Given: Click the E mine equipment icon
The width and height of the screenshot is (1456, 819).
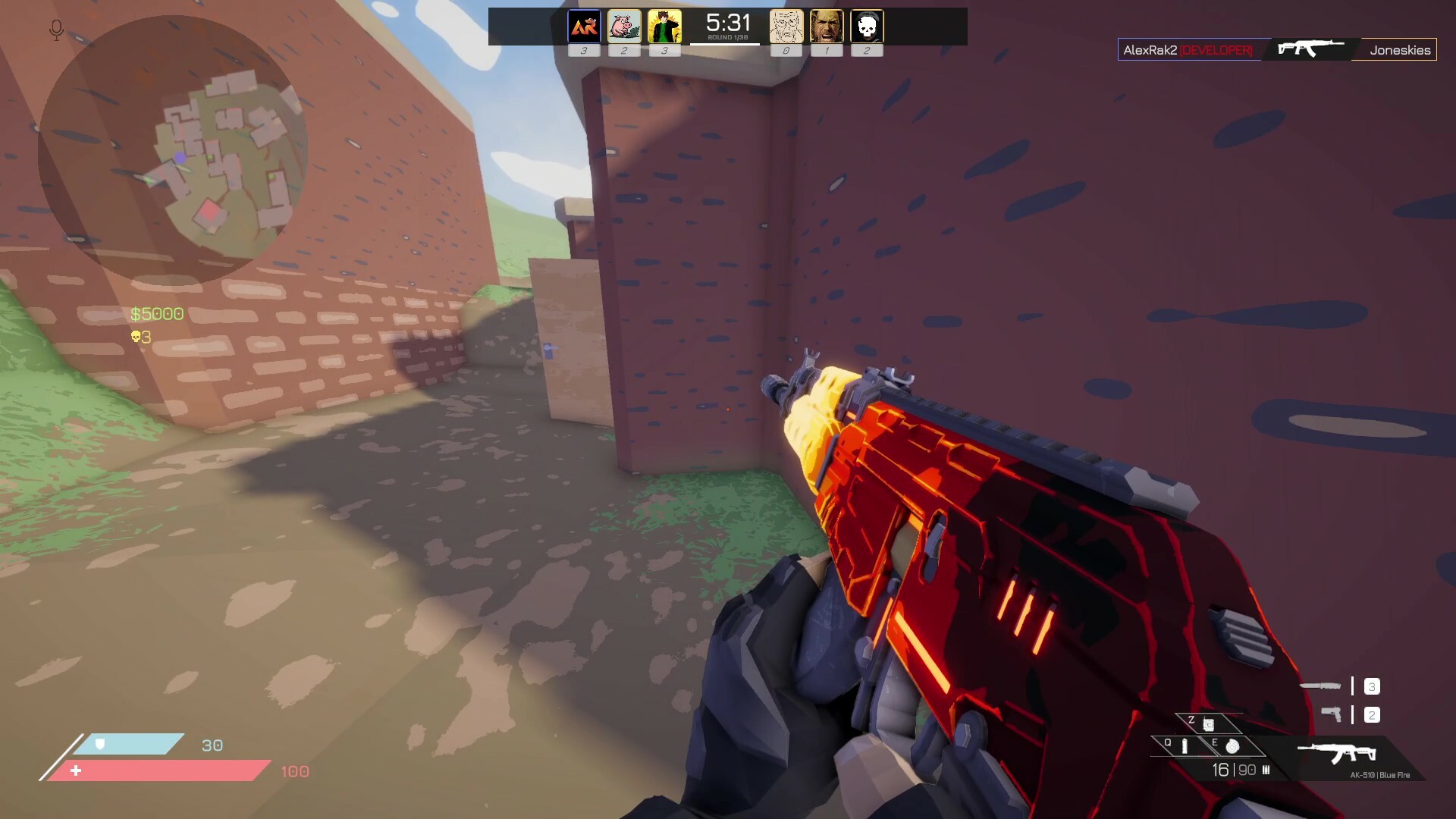Looking at the screenshot, I should pyautogui.click(x=1232, y=747).
